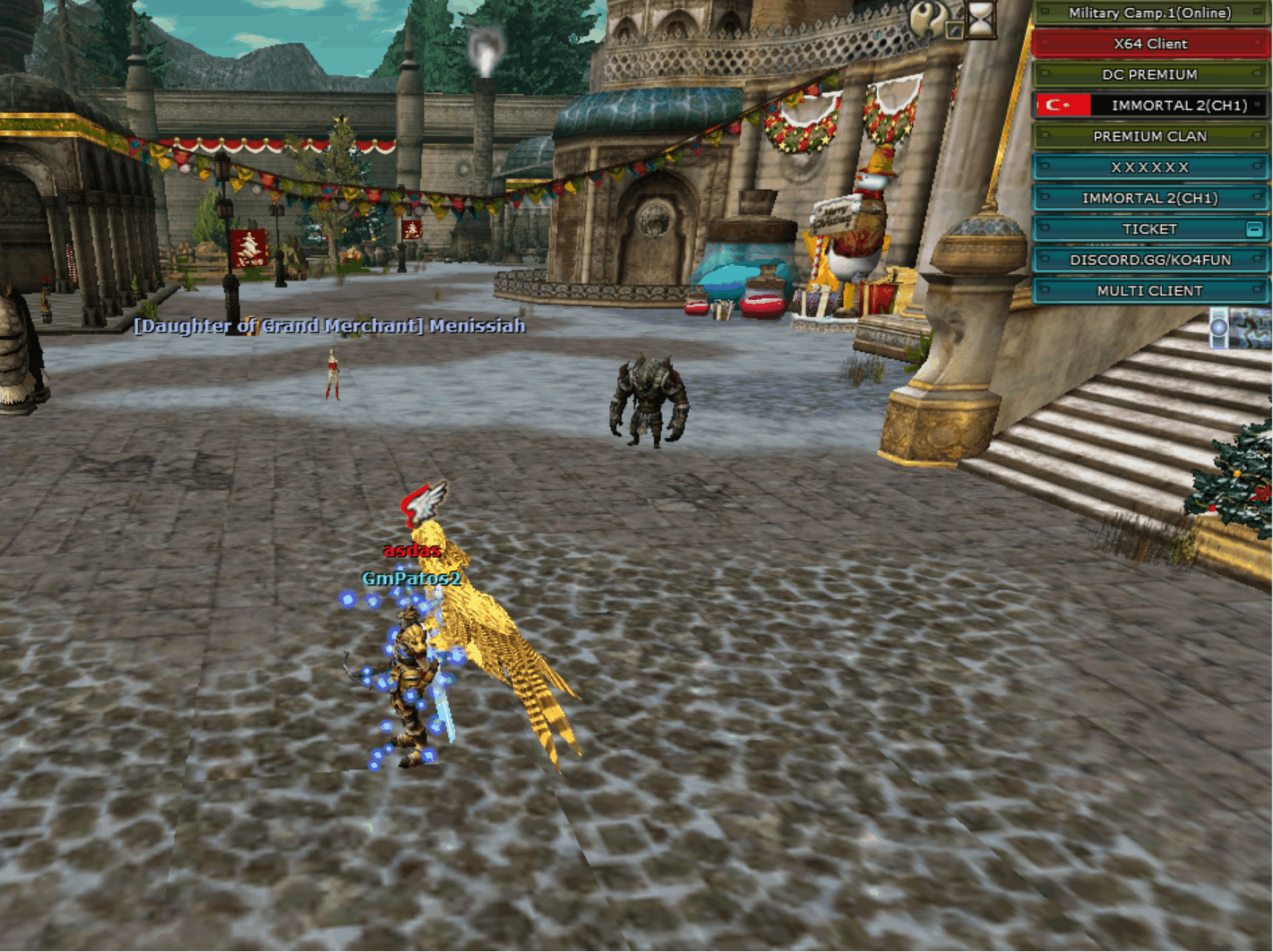1273x952 pixels.
Task: Click the XXXXXX teal button
Action: (x=1149, y=167)
